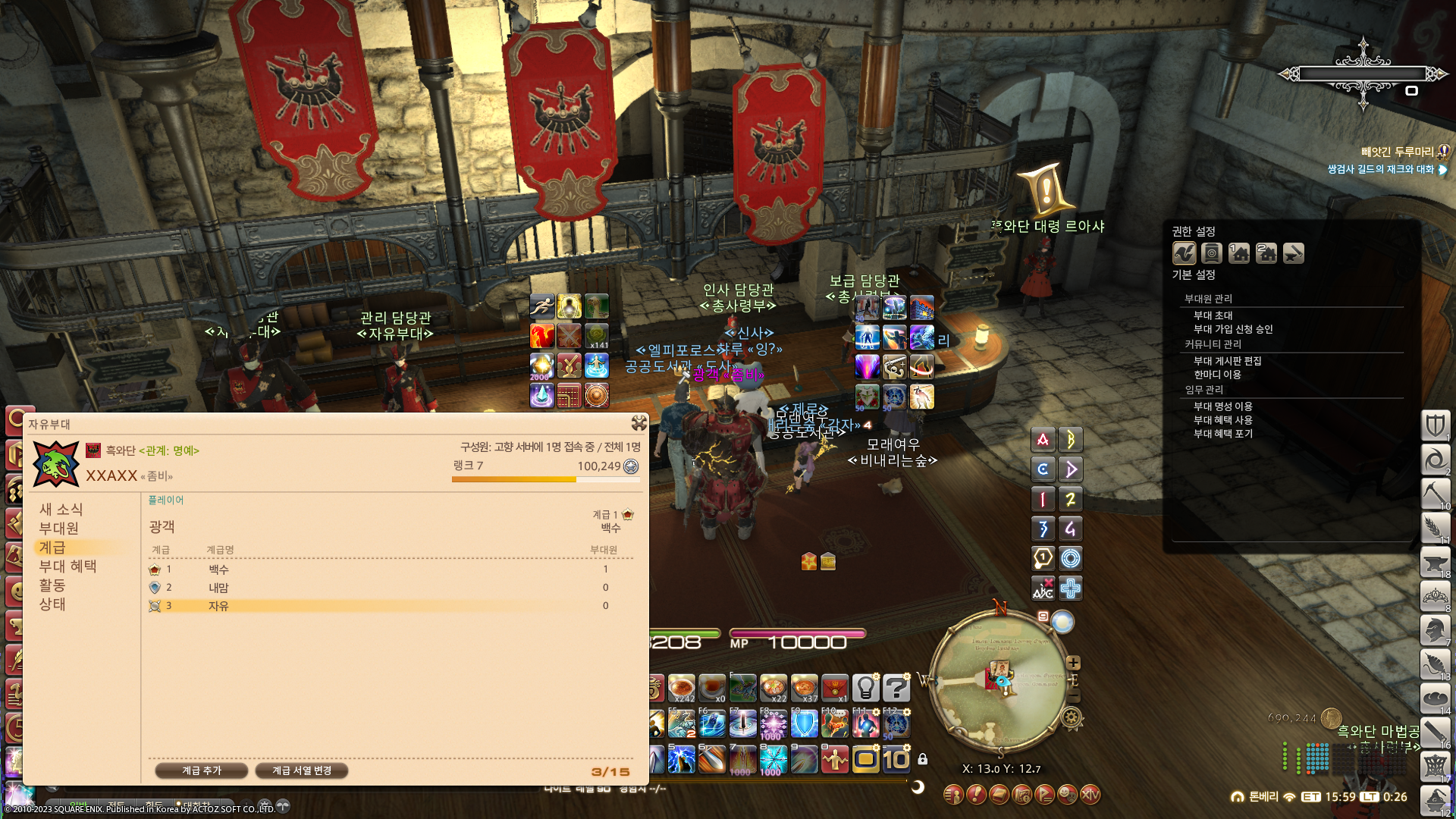Choose the 내맘 rank row
This screenshot has height=819, width=1456.
[x=379, y=588]
